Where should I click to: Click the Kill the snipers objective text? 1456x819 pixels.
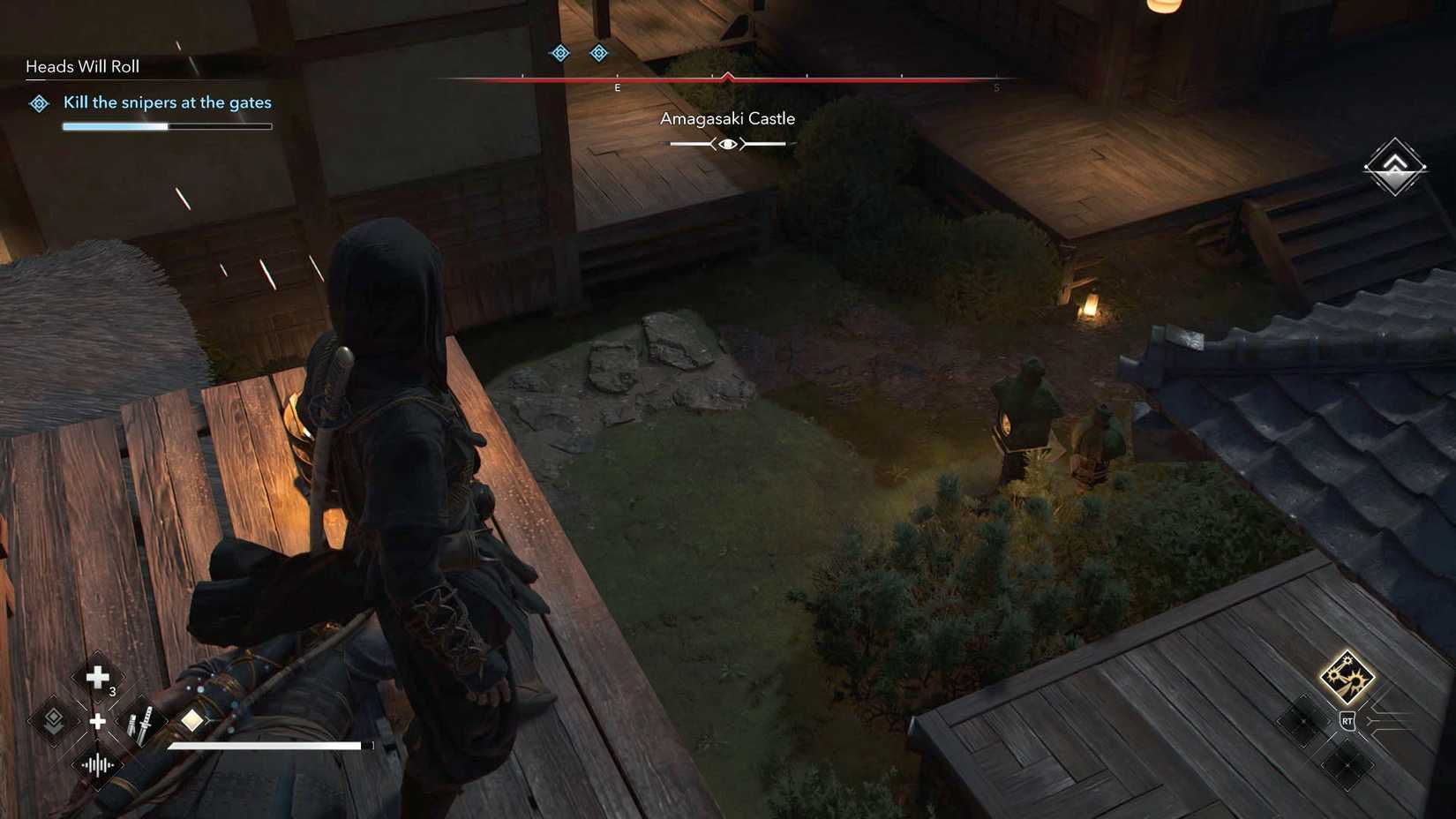point(168,102)
